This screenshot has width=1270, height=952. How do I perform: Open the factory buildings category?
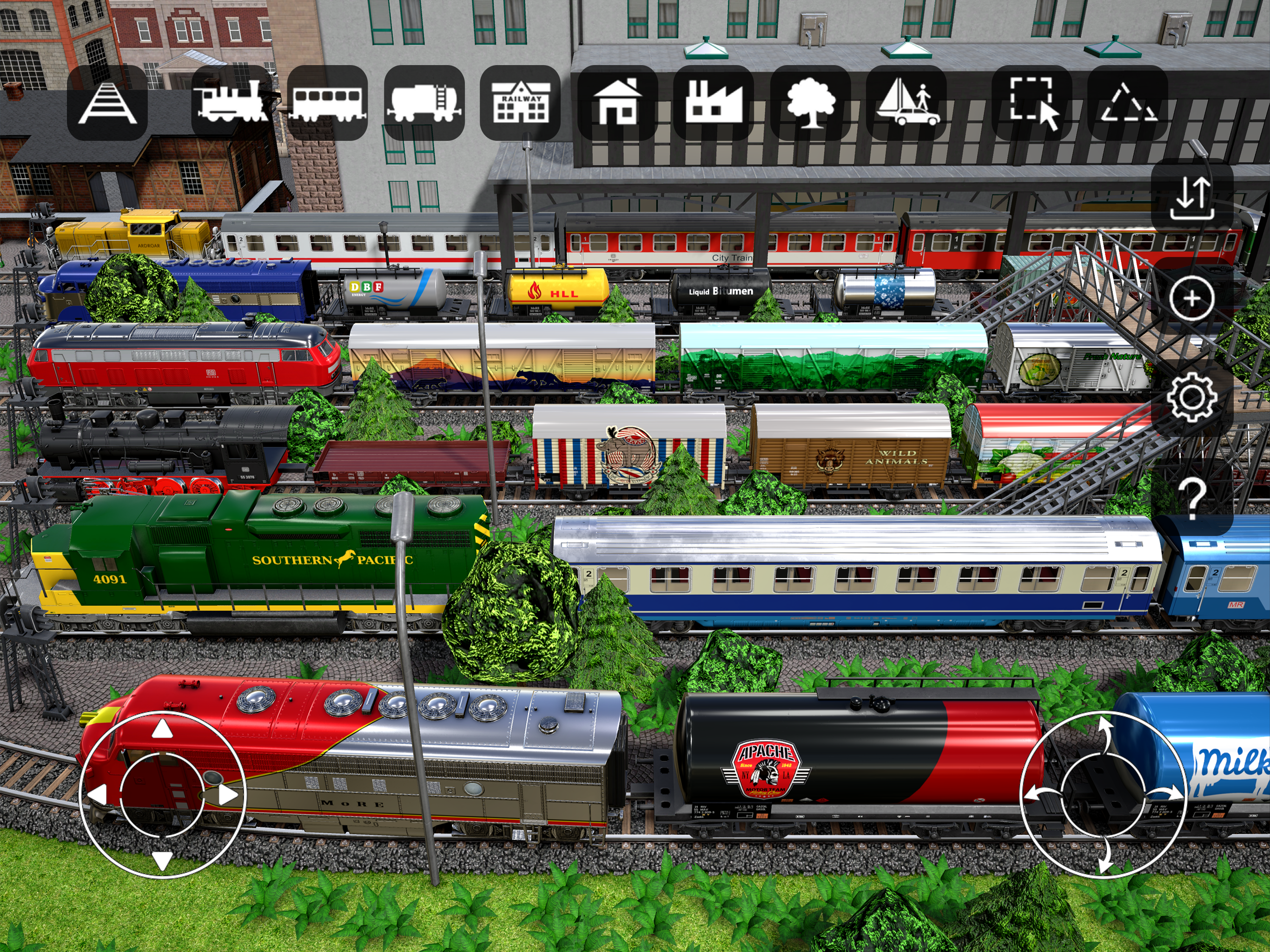click(x=714, y=103)
